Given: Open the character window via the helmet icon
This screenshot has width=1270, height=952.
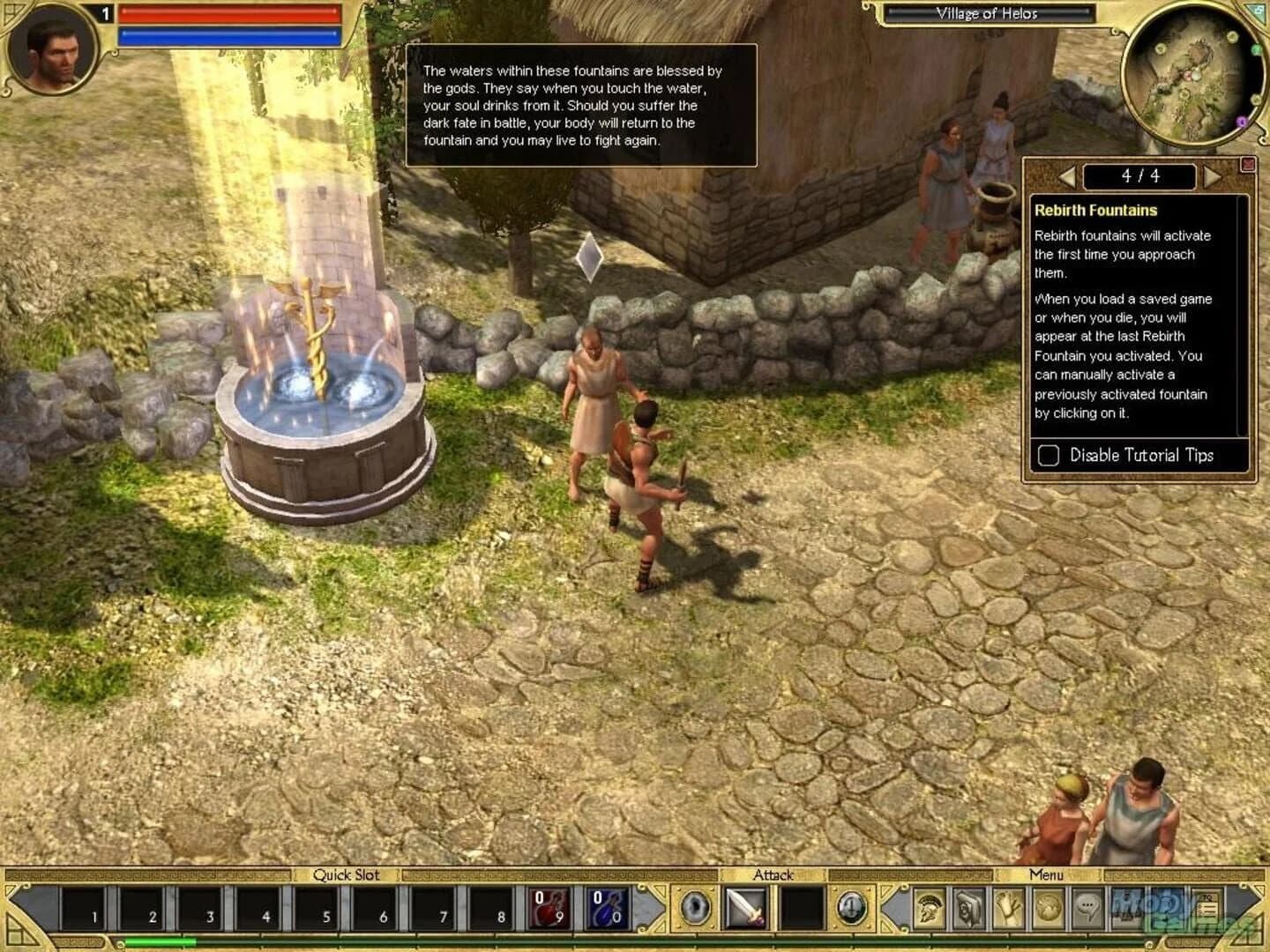Looking at the screenshot, I should point(930,906).
